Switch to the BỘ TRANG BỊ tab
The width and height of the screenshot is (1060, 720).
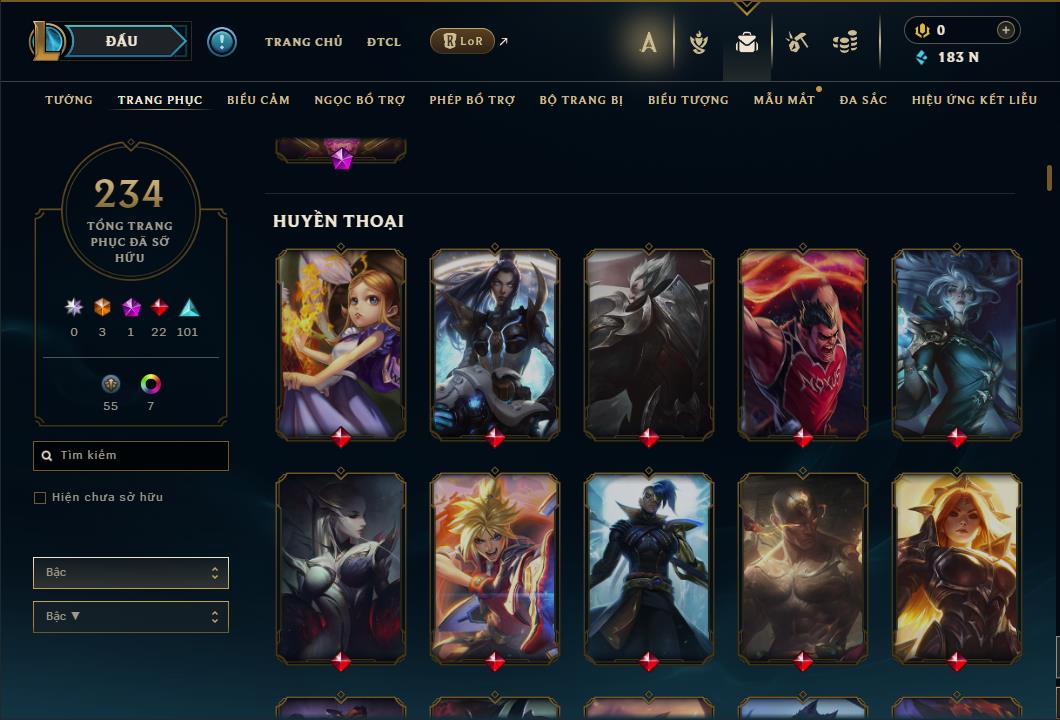[581, 100]
